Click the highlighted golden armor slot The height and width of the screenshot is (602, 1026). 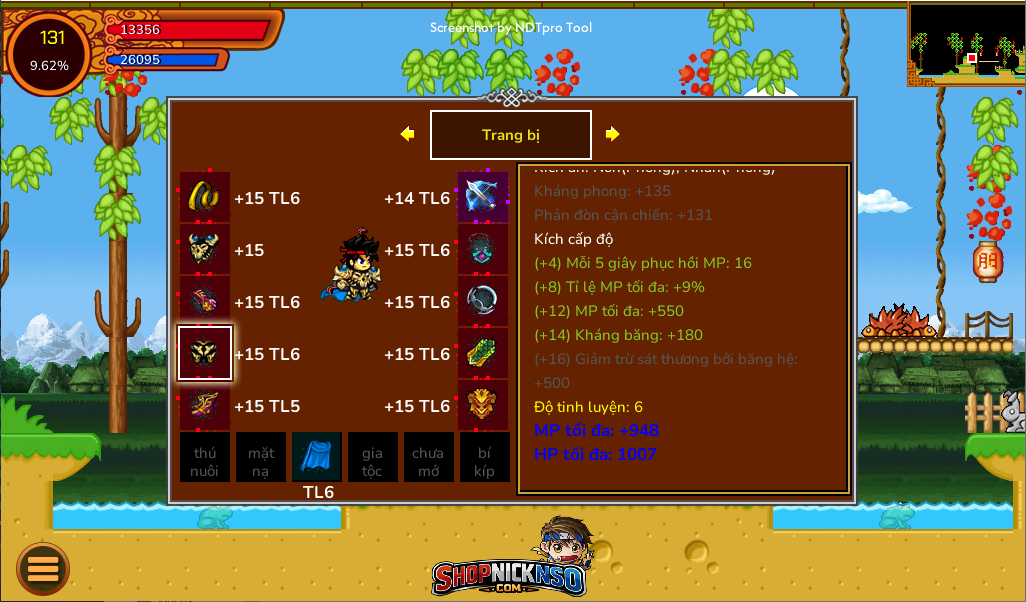205,353
